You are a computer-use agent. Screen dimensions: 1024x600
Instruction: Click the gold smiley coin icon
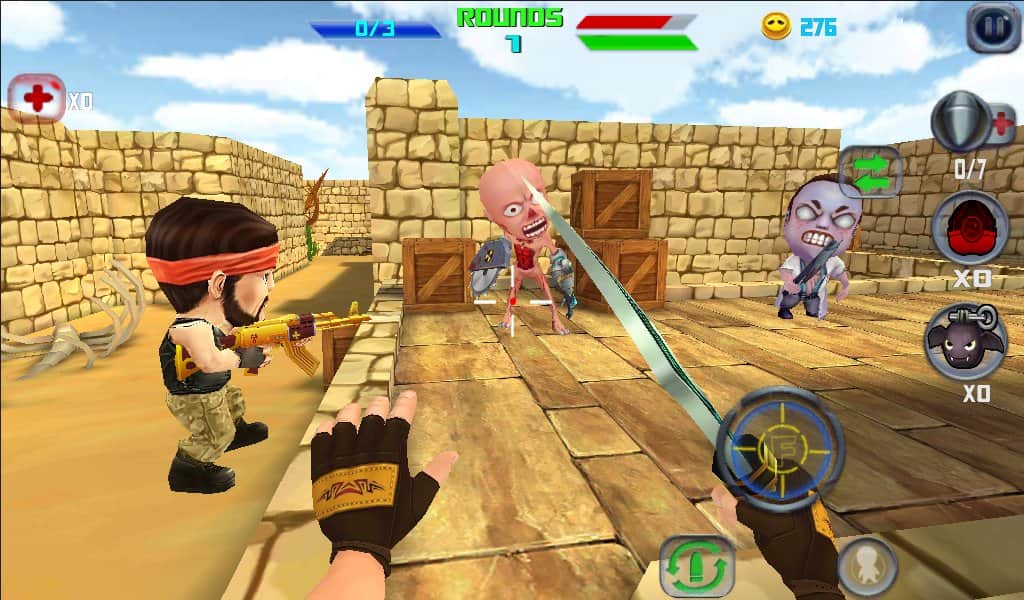coord(776,27)
